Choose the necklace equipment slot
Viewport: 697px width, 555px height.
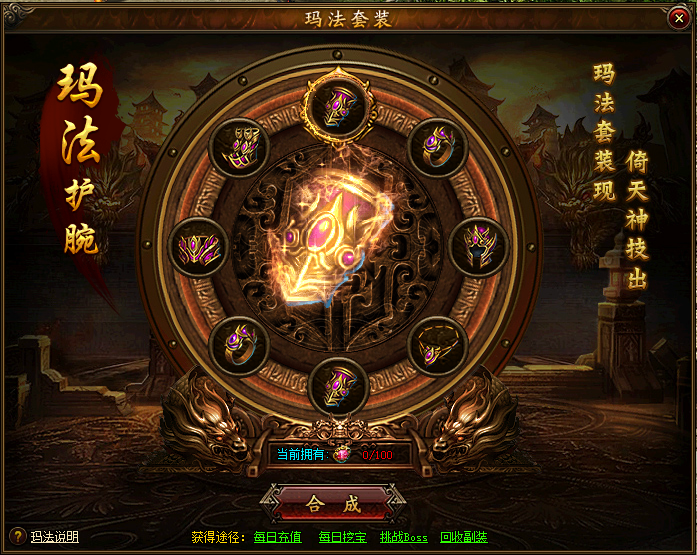click(x=438, y=346)
